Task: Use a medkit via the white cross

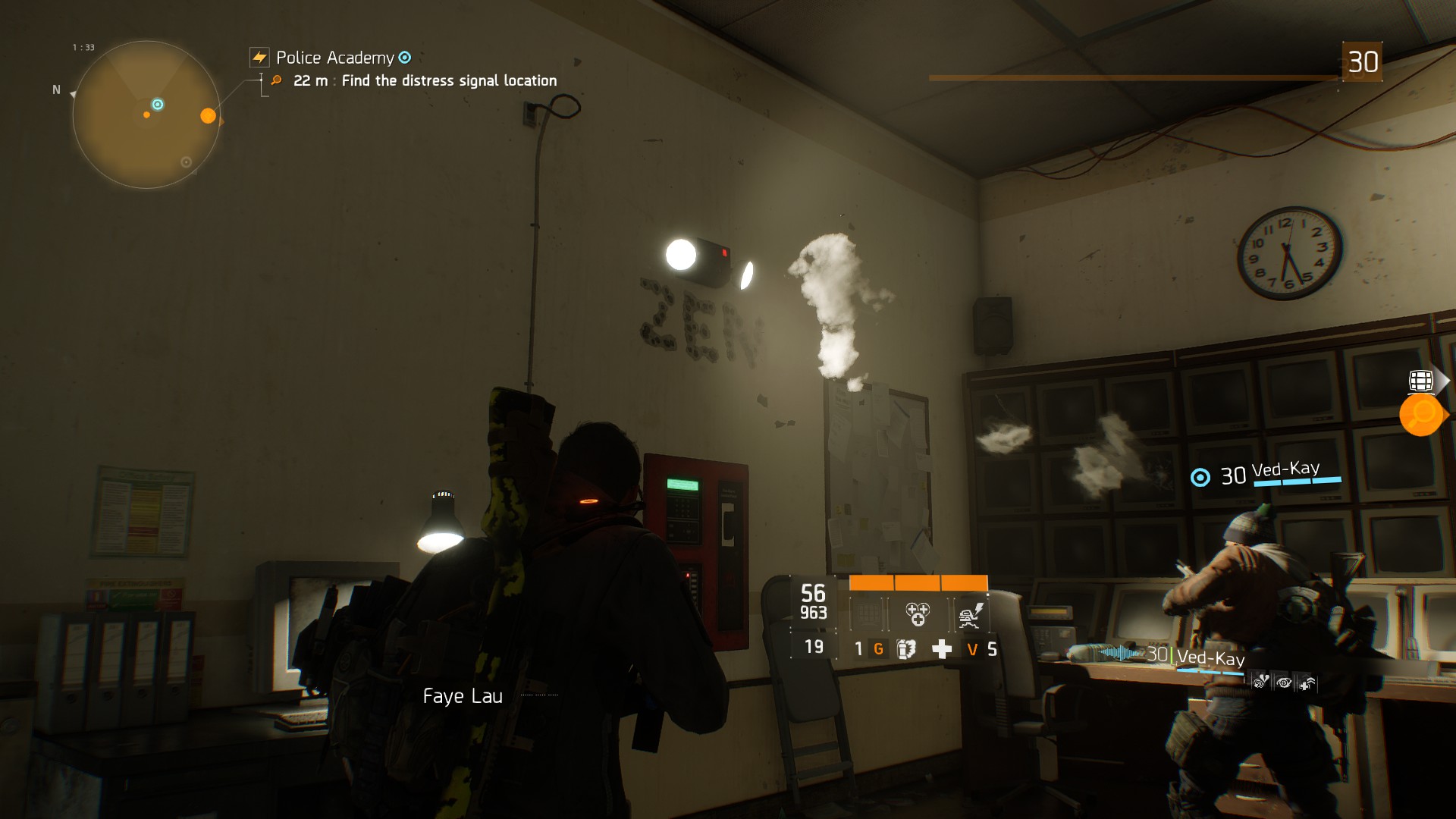Action: click(x=942, y=649)
